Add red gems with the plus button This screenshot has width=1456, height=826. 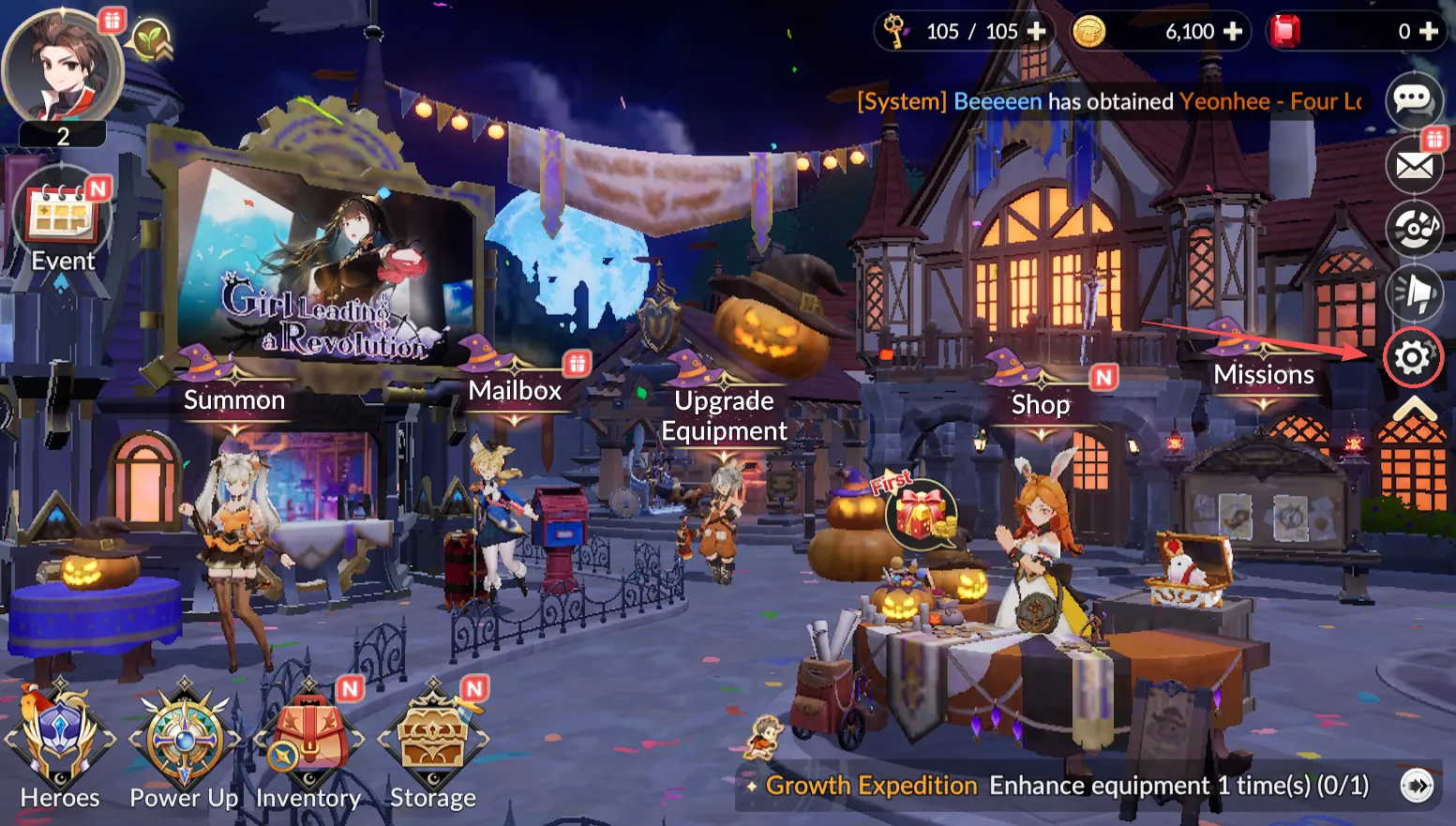point(1429,32)
